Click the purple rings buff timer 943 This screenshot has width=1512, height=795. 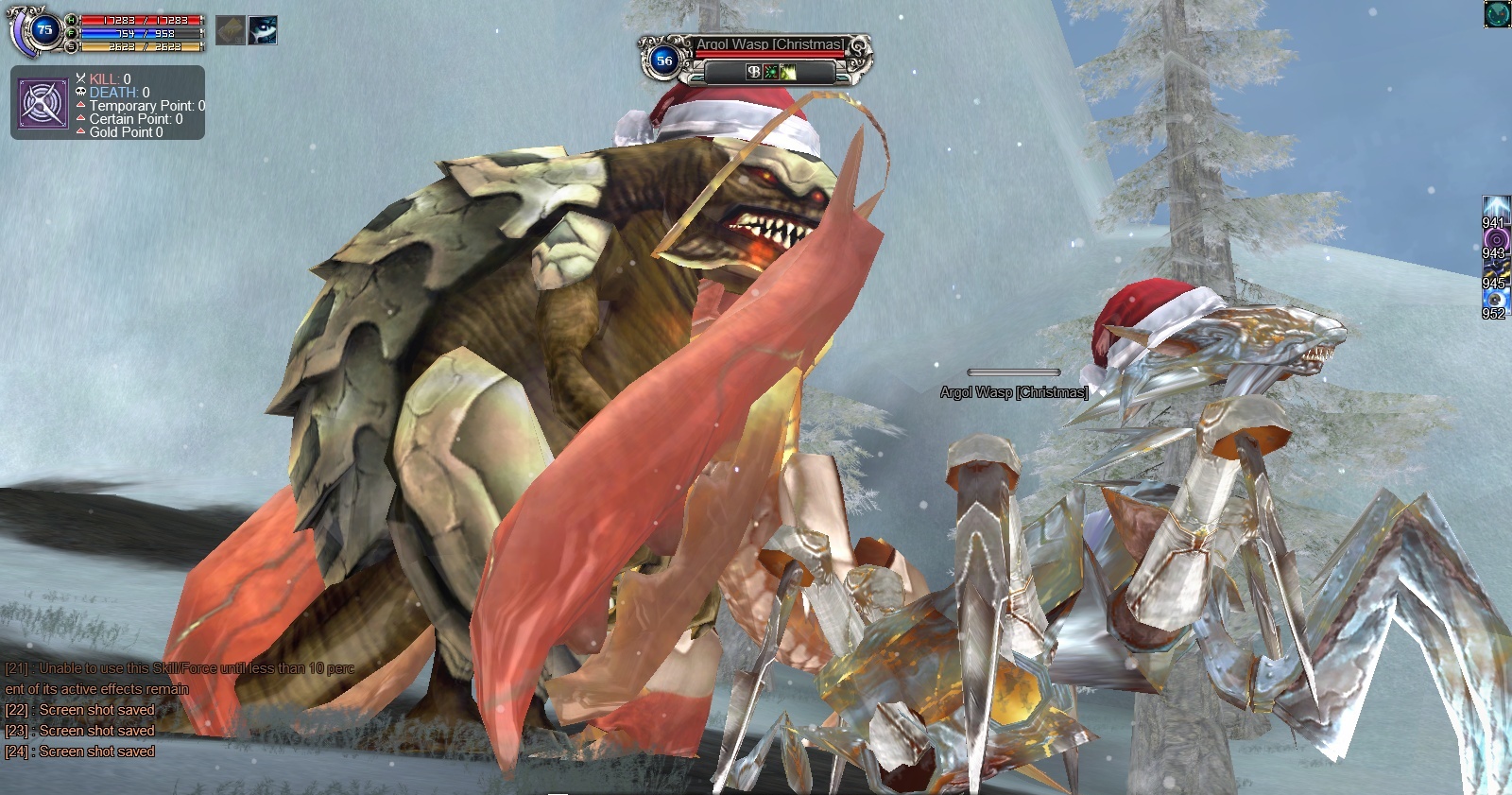[x=1494, y=240]
